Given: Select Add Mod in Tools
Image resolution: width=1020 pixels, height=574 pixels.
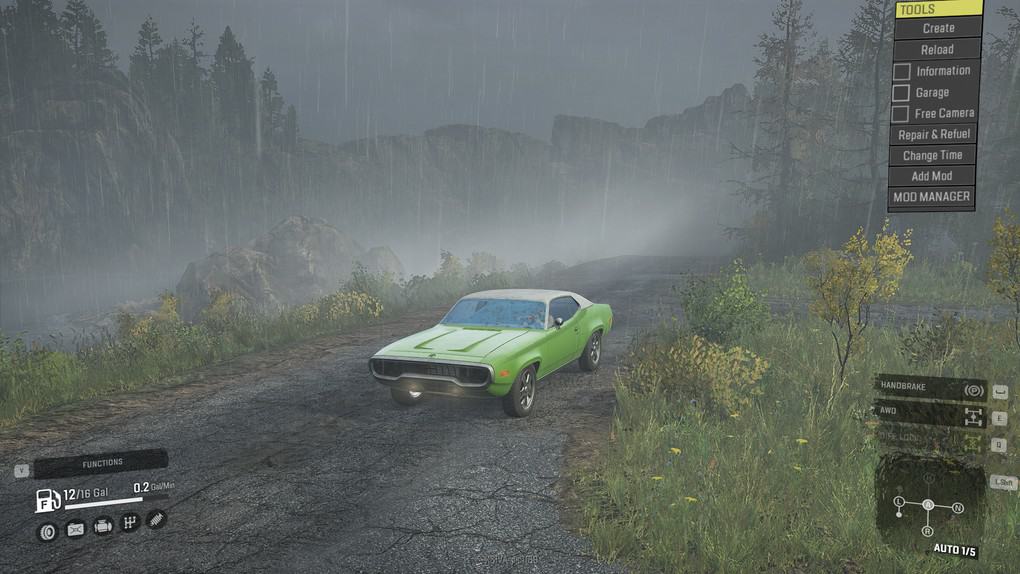Looking at the screenshot, I should click(932, 176).
